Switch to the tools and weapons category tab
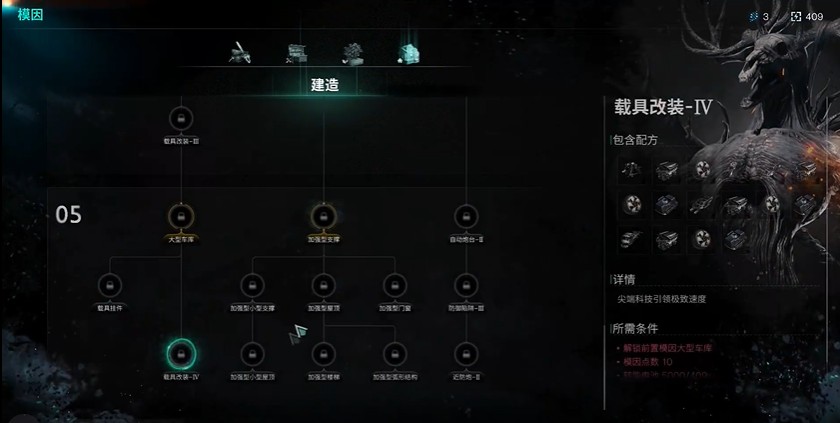The height and width of the screenshot is (423, 840). [x=239, y=52]
